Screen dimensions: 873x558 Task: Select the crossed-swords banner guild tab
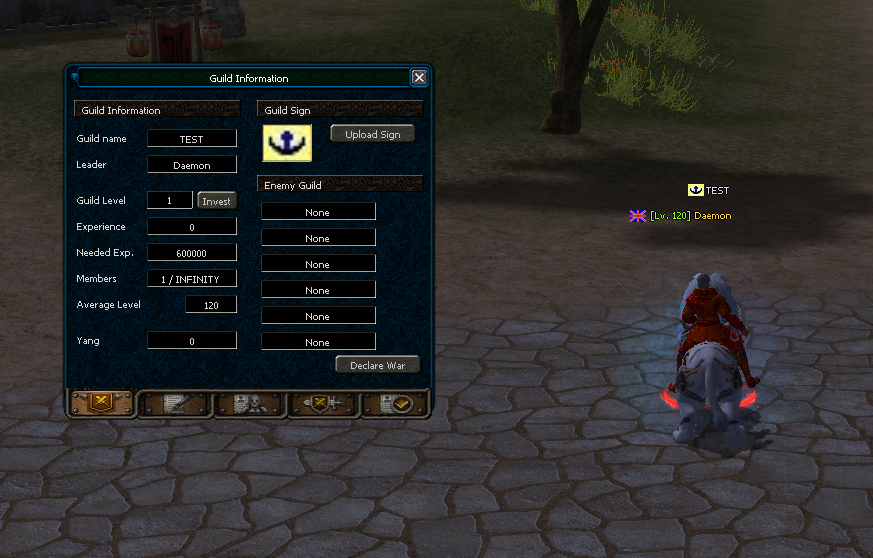pyautogui.click(x=100, y=403)
